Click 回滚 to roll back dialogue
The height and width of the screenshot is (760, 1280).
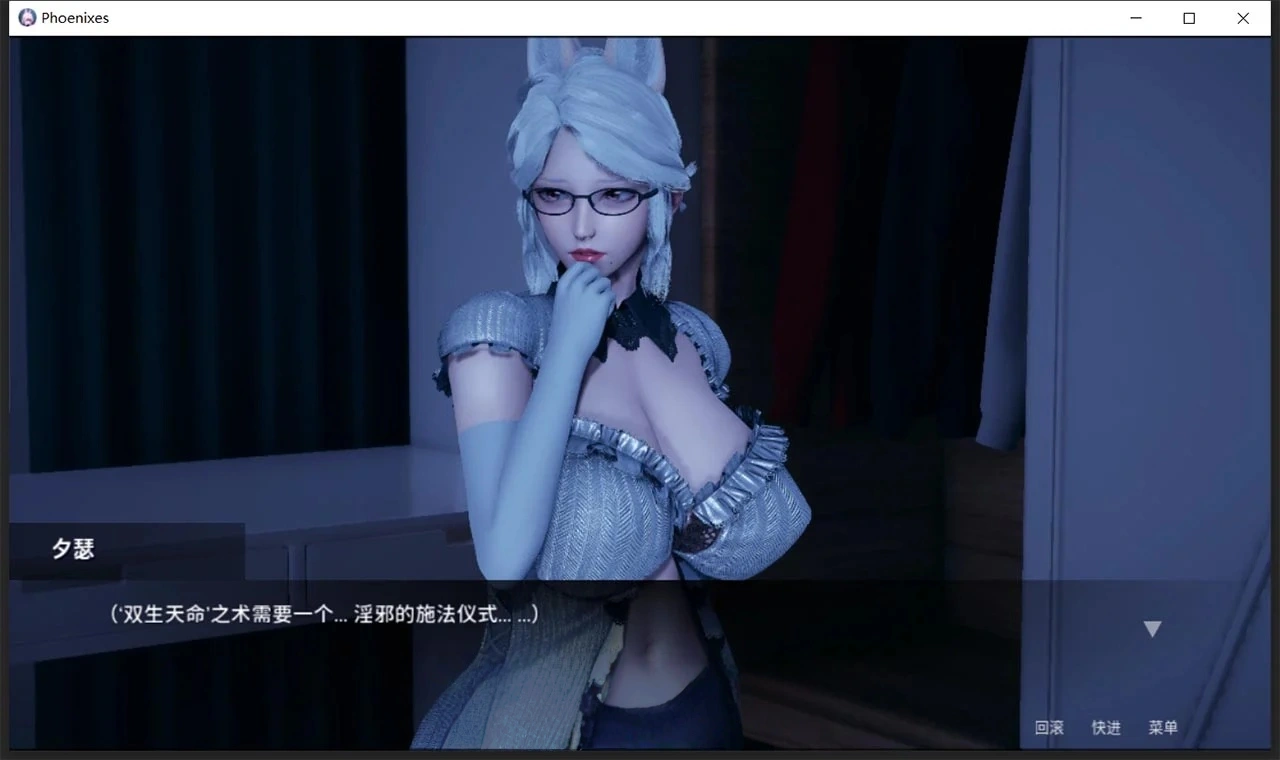1048,728
